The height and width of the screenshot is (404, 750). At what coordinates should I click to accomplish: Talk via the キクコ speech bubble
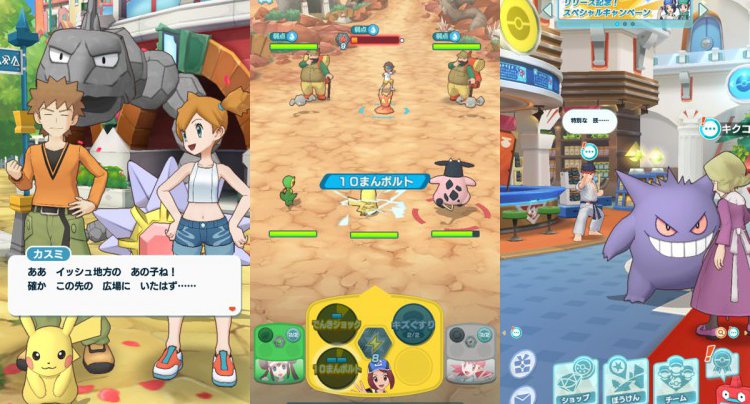point(711,128)
